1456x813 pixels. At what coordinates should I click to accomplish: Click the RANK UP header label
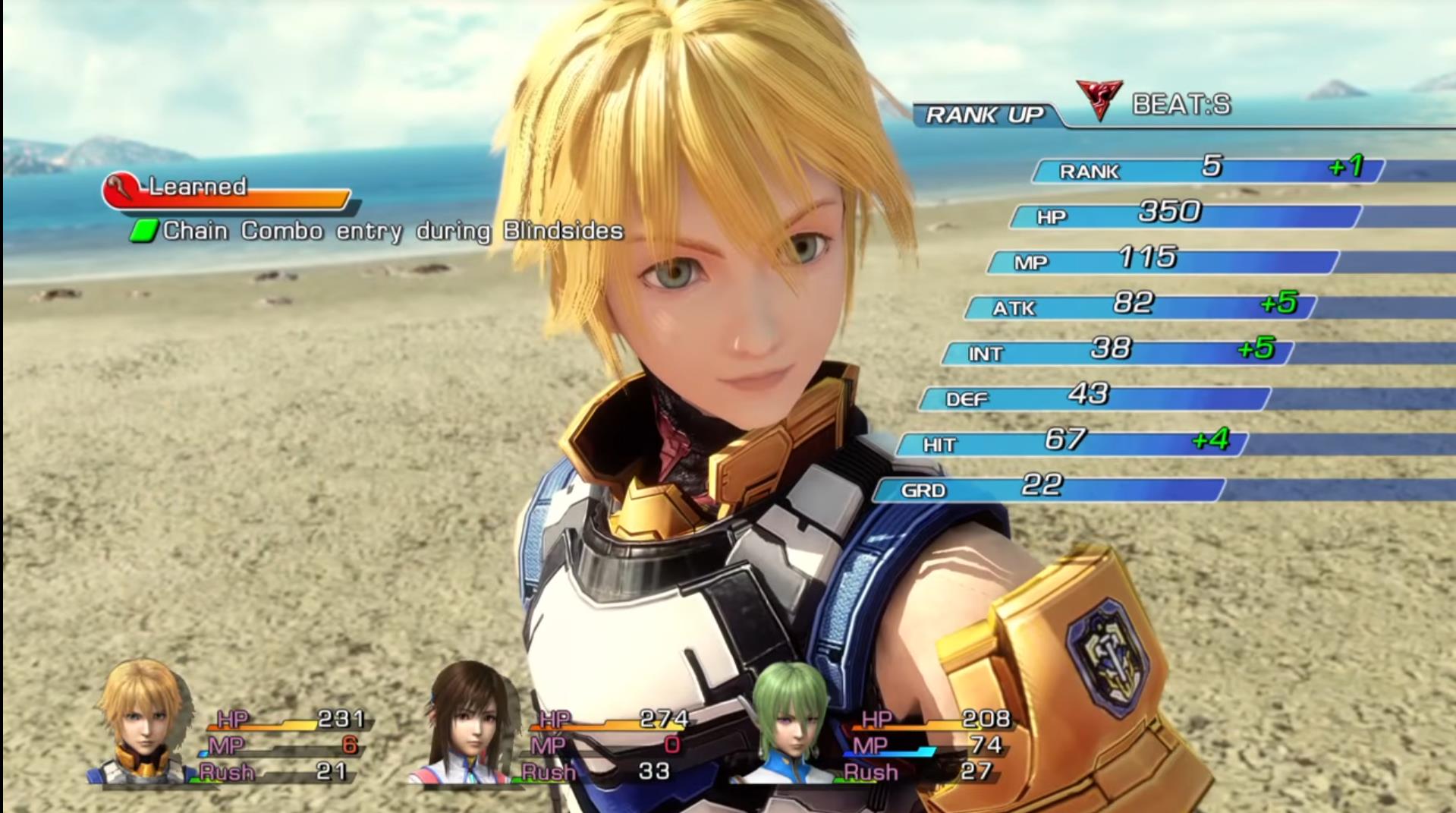click(984, 115)
